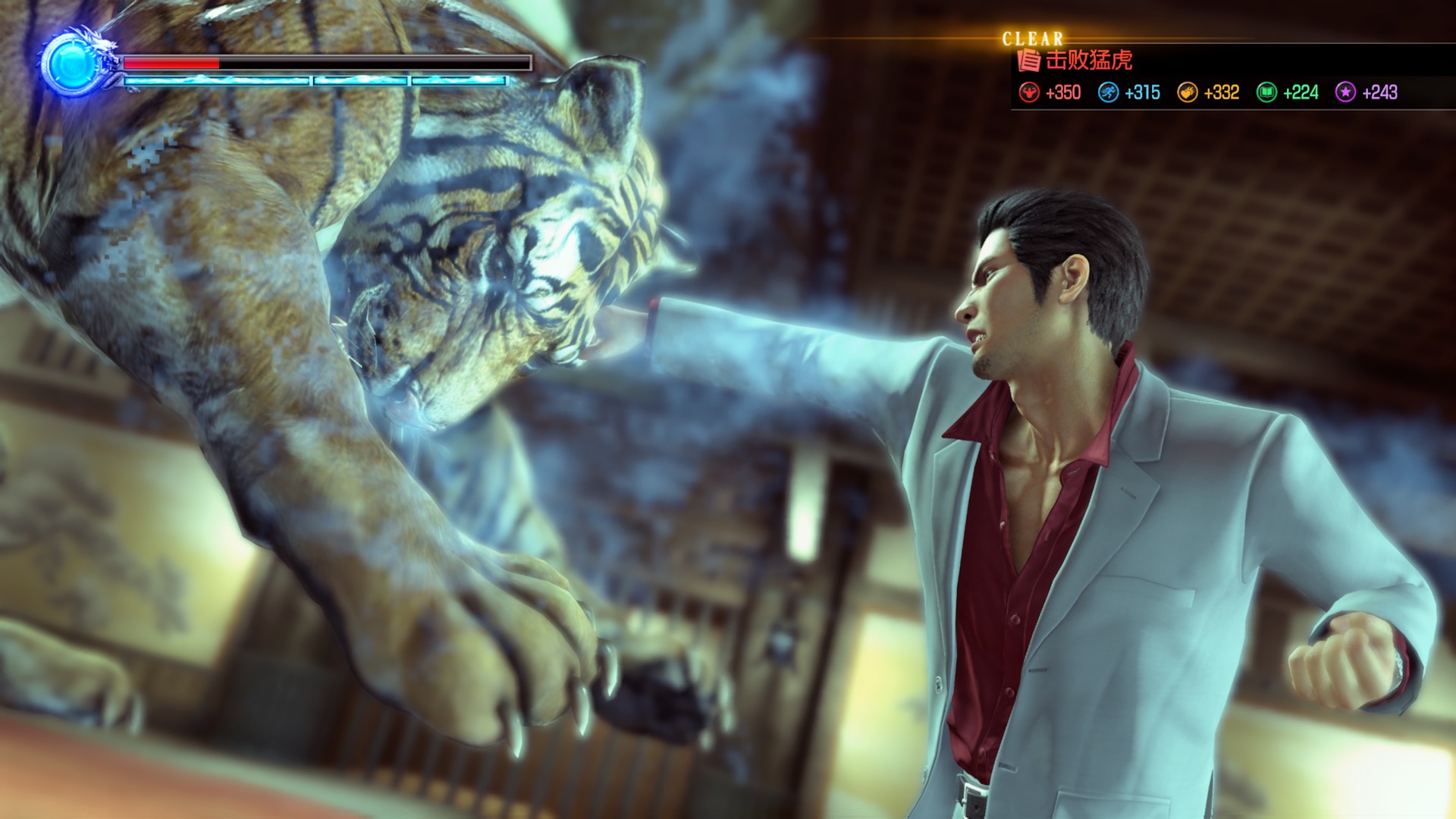Click the green technique experience icon

point(1266,93)
